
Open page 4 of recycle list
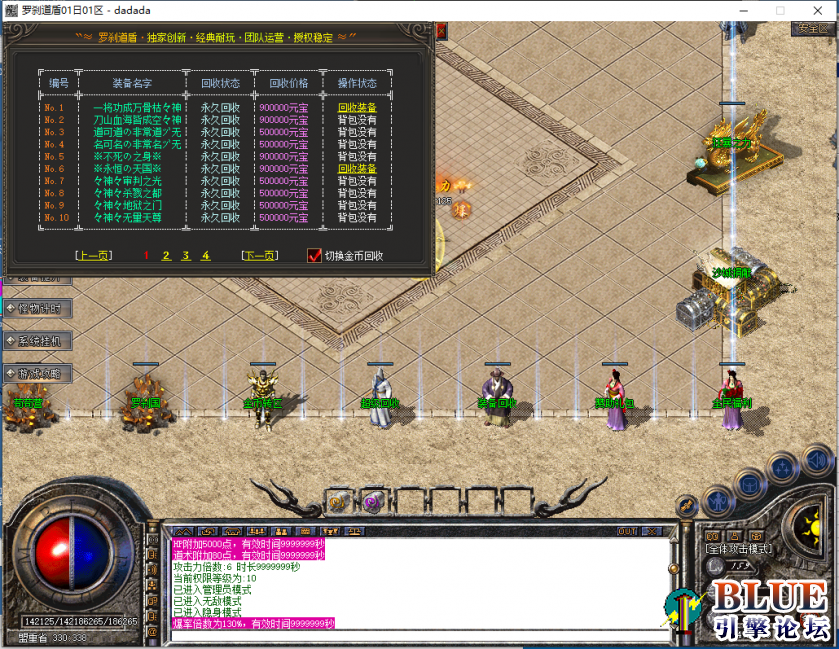point(206,256)
